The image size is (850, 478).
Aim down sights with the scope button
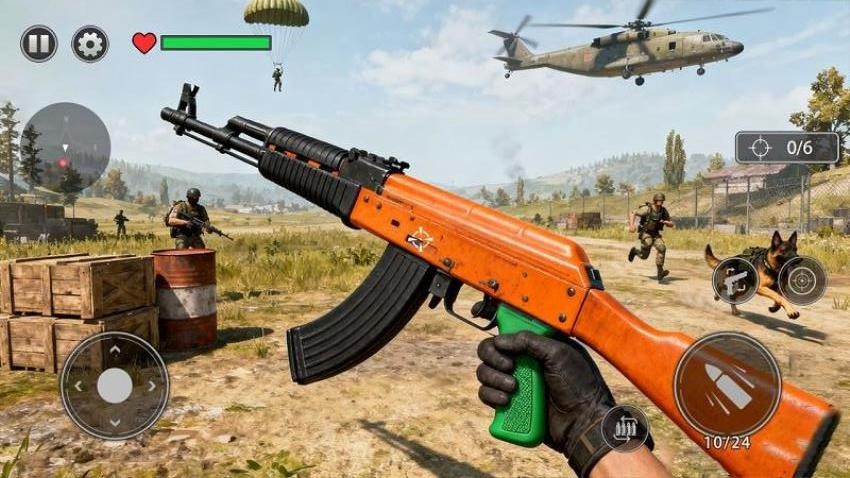click(802, 280)
